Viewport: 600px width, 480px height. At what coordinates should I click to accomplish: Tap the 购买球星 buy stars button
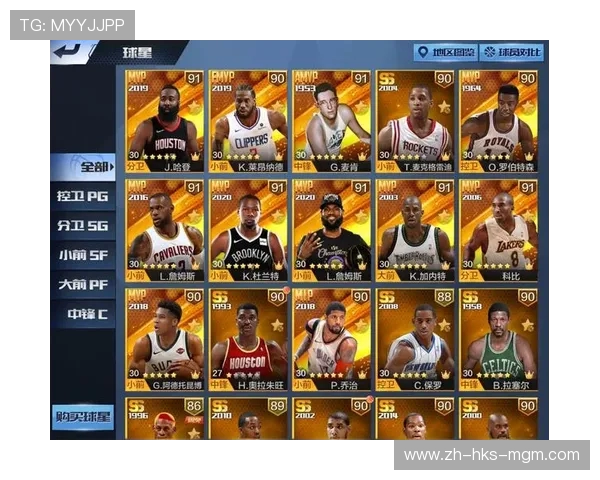[83, 416]
